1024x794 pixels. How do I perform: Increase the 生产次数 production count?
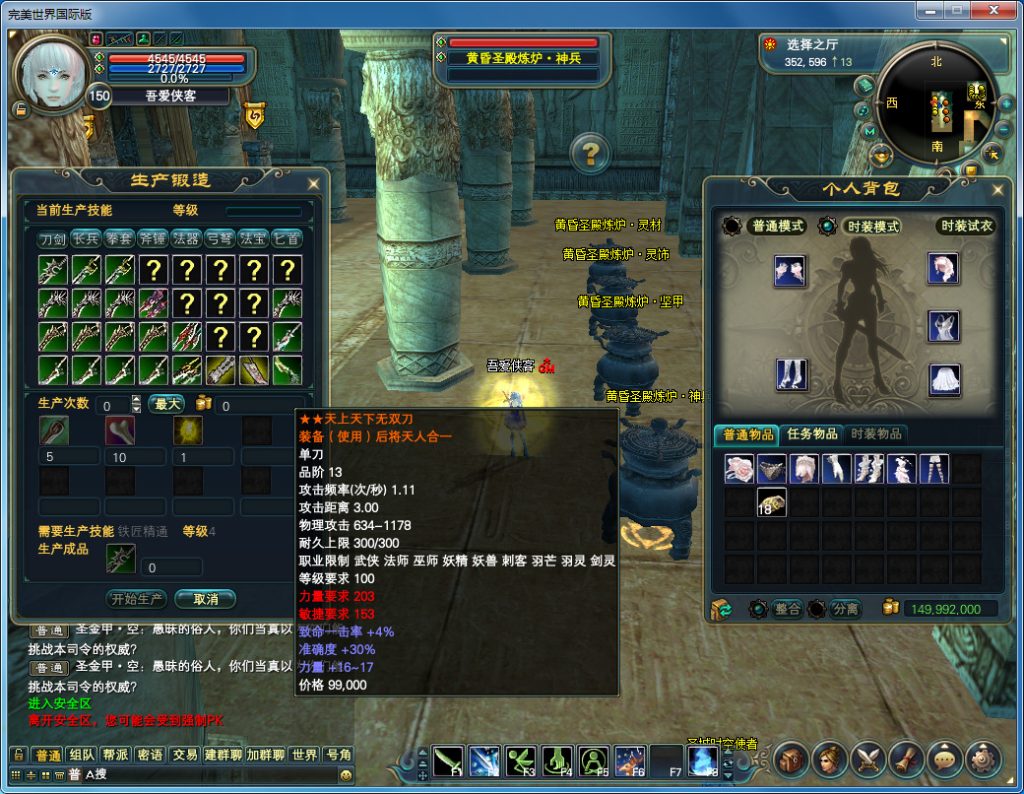(136, 399)
